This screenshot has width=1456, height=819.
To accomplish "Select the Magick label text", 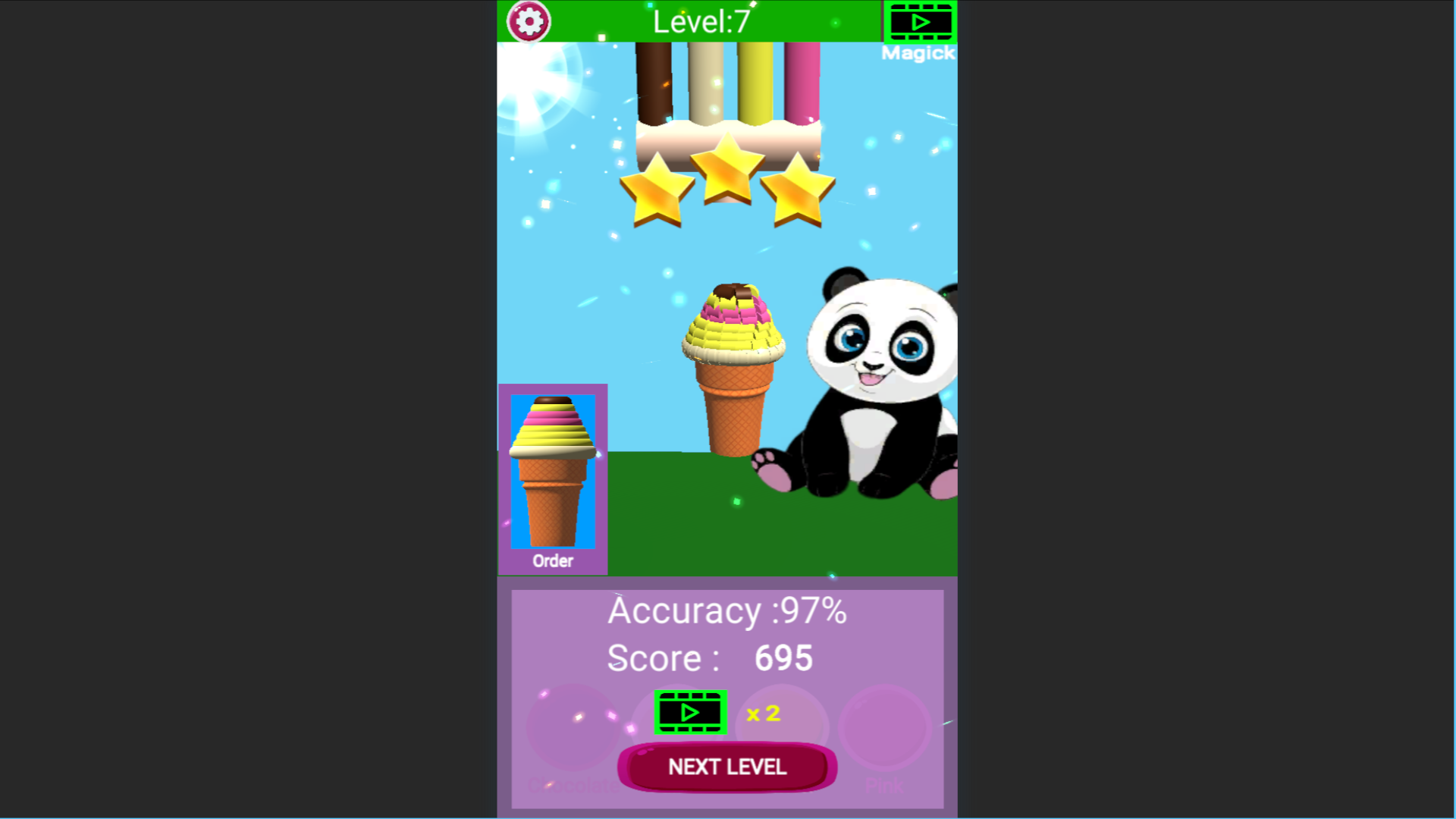I will (x=918, y=53).
